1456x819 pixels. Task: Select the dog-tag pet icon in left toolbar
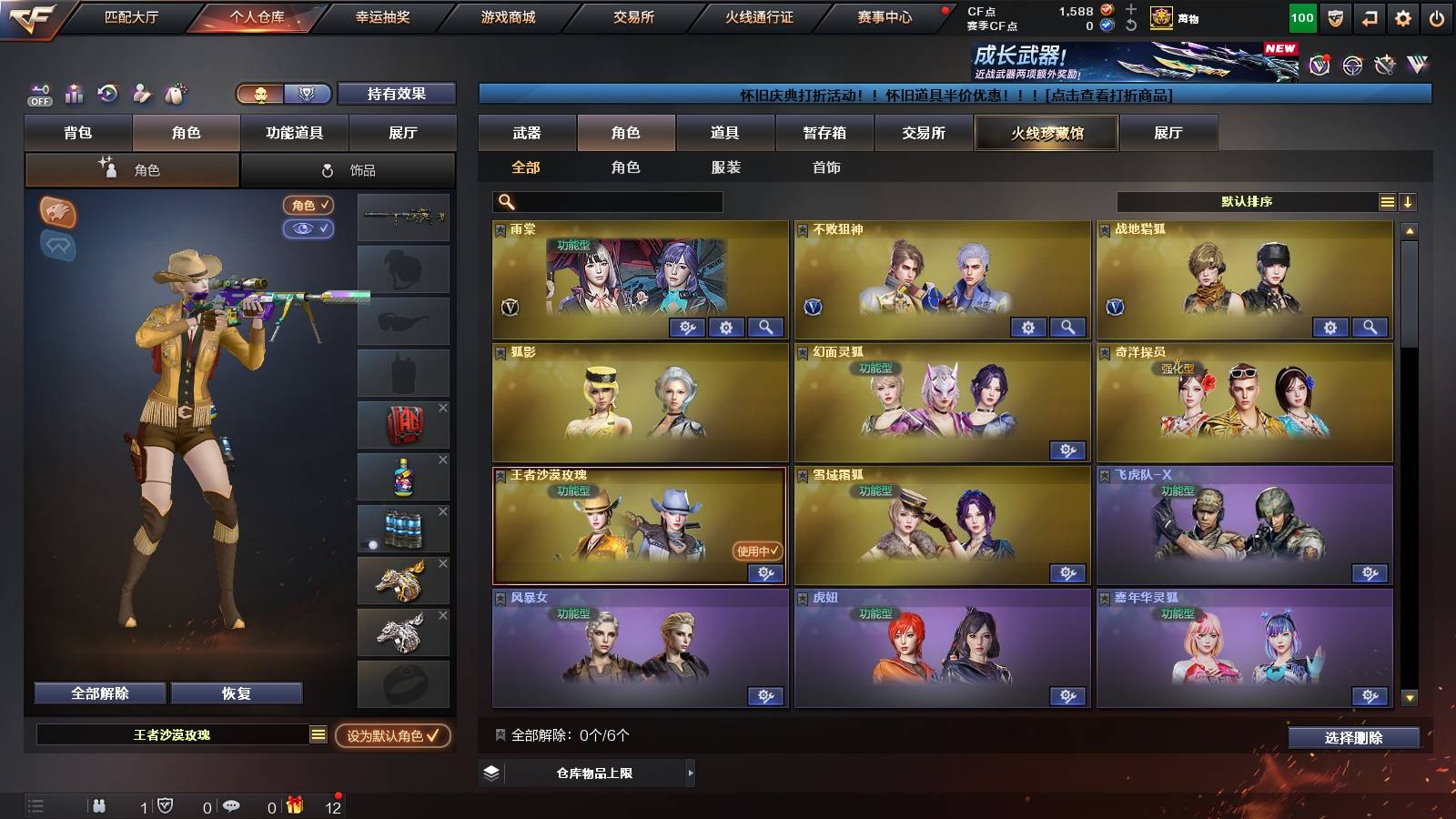[173, 94]
